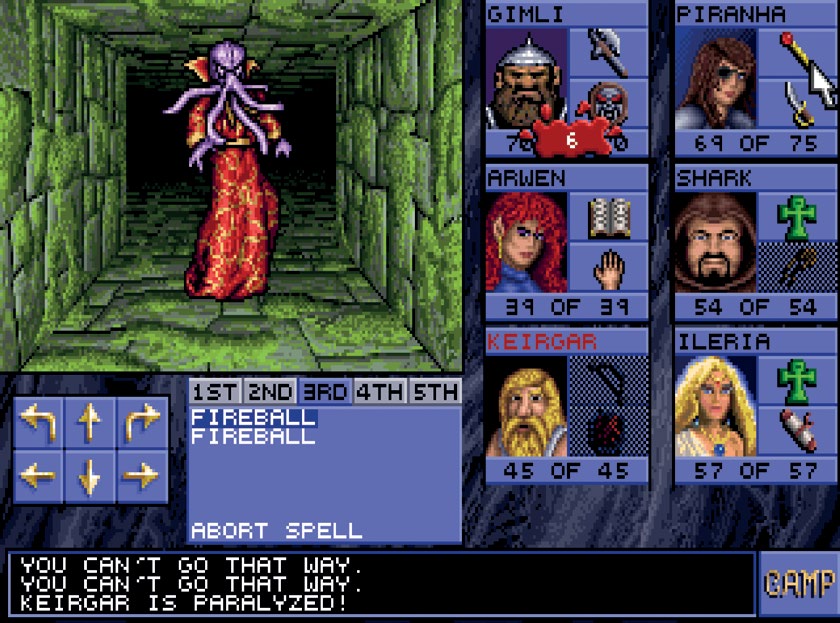
Task: Use Shark's green holy symbol
Action: tap(797, 215)
